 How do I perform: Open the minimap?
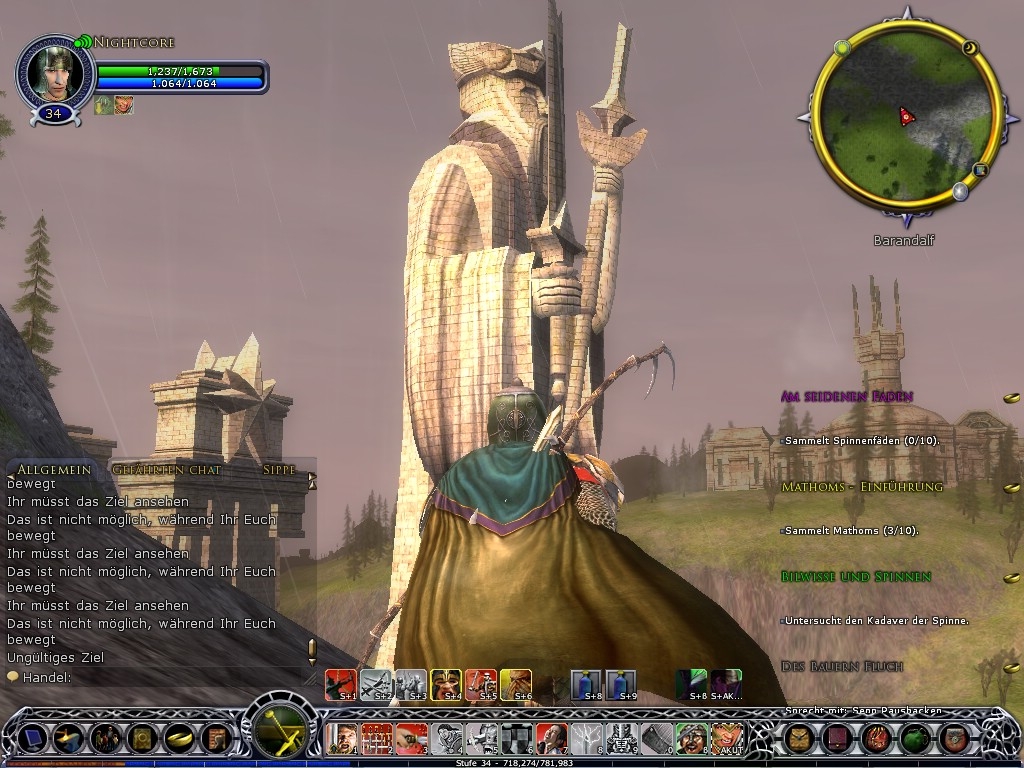(905, 118)
